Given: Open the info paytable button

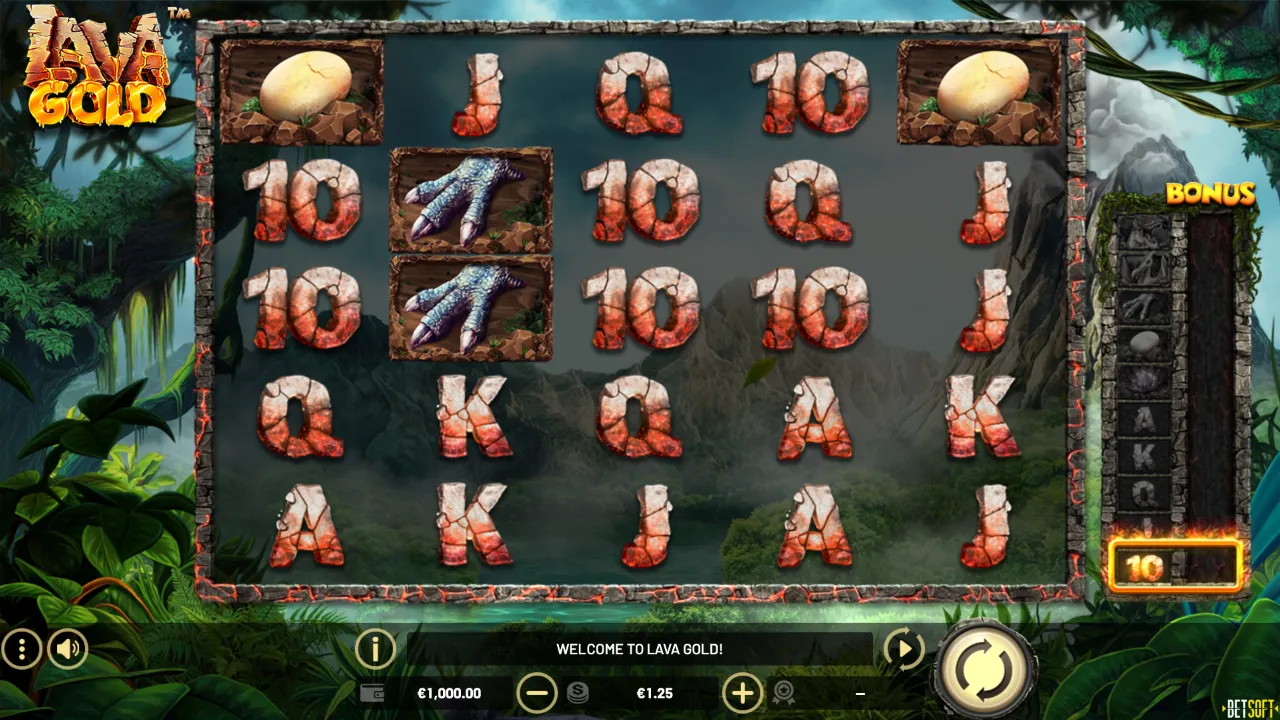Looking at the screenshot, I should click(x=375, y=650).
